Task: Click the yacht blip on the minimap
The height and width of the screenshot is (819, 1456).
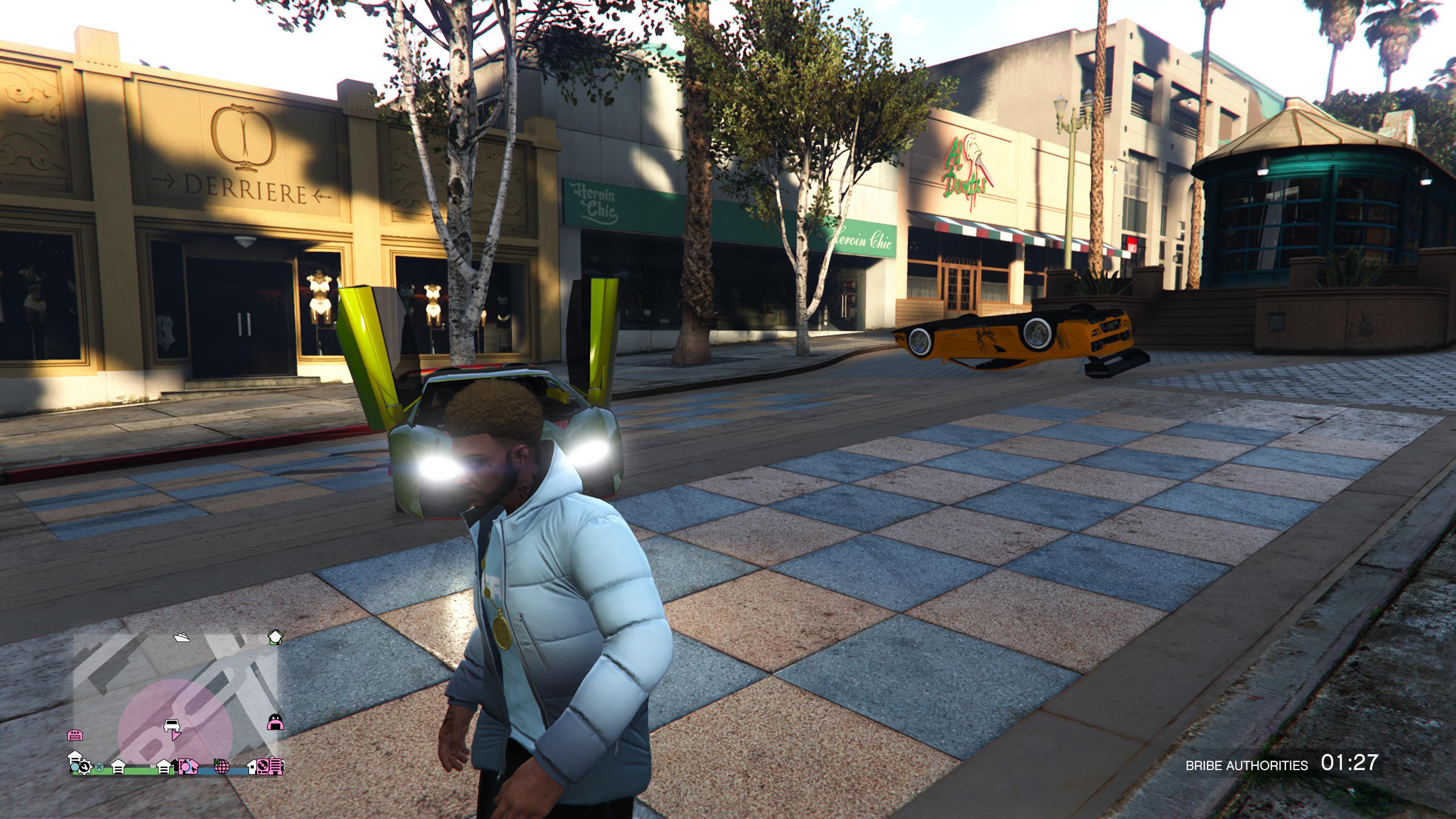Action: pyautogui.click(x=182, y=637)
